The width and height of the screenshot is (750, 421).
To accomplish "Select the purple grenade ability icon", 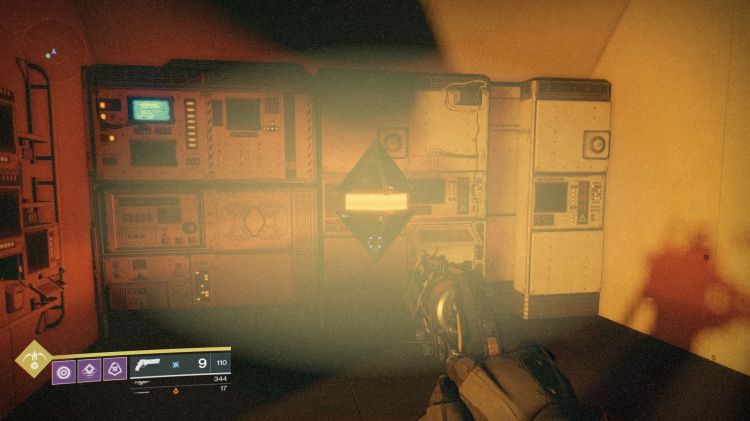I will pyautogui.click(x=62, y=371).
